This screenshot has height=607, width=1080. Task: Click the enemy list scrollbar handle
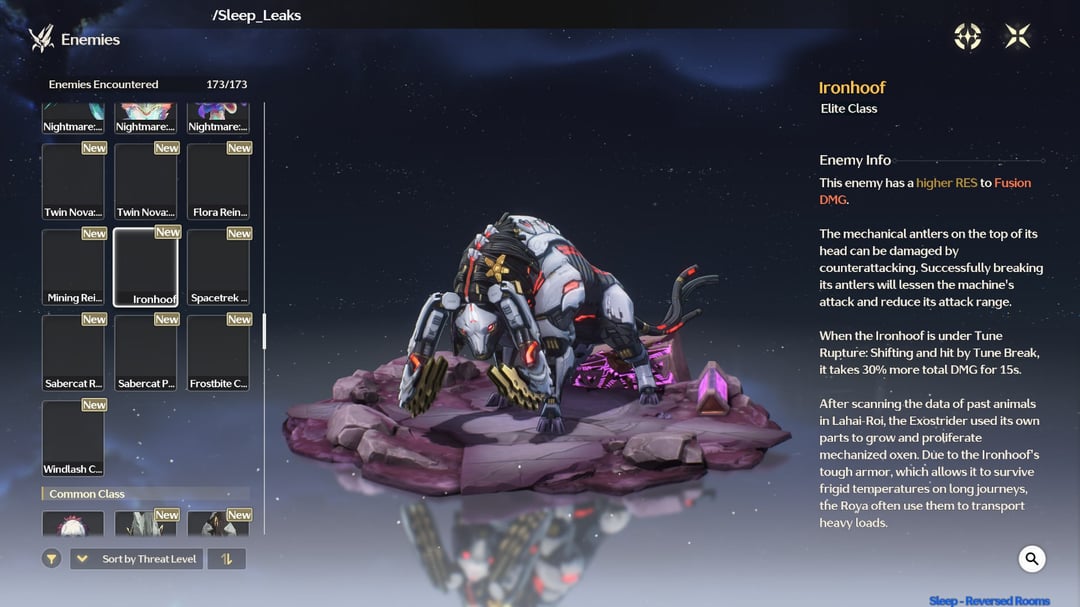(x=264, y=331)
